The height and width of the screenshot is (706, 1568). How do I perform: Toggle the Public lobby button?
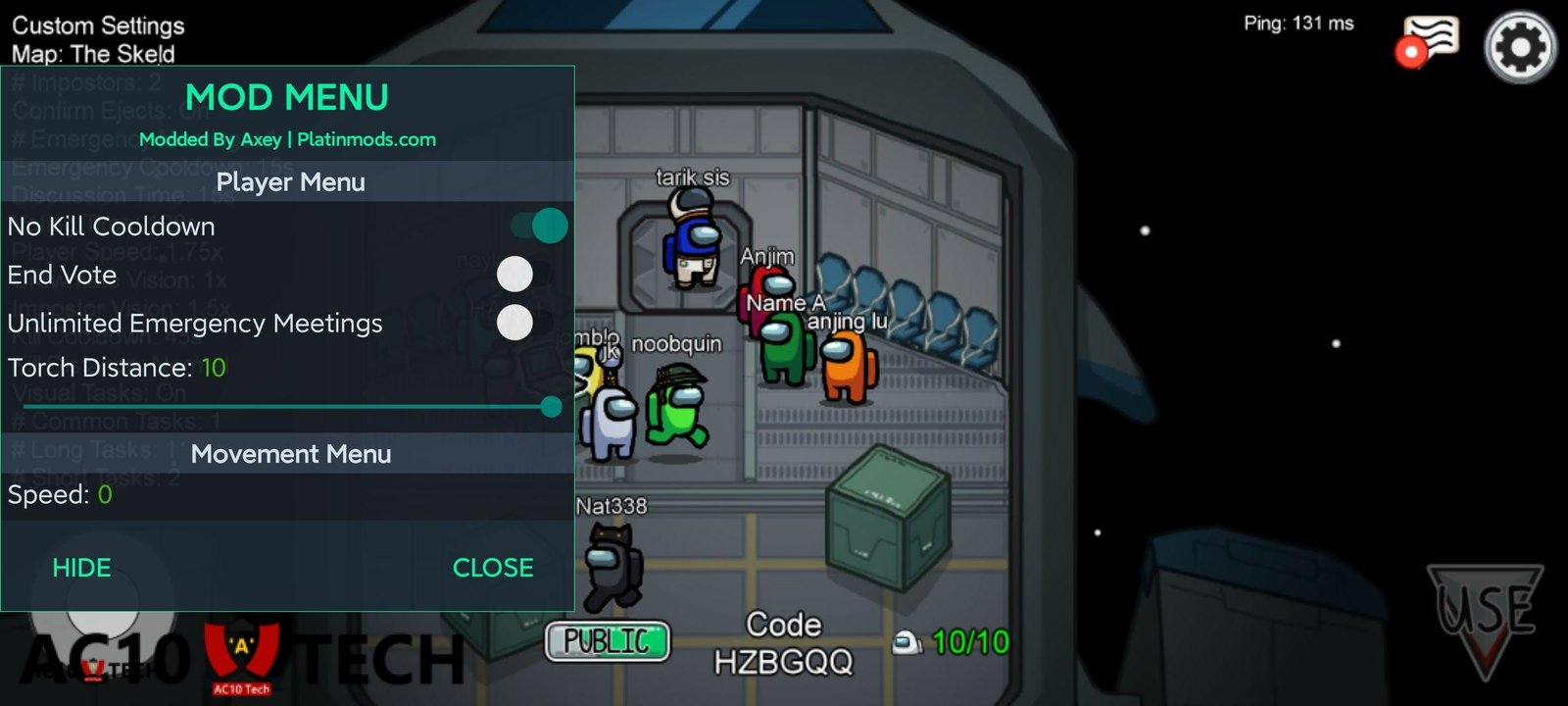coord(608,641)
